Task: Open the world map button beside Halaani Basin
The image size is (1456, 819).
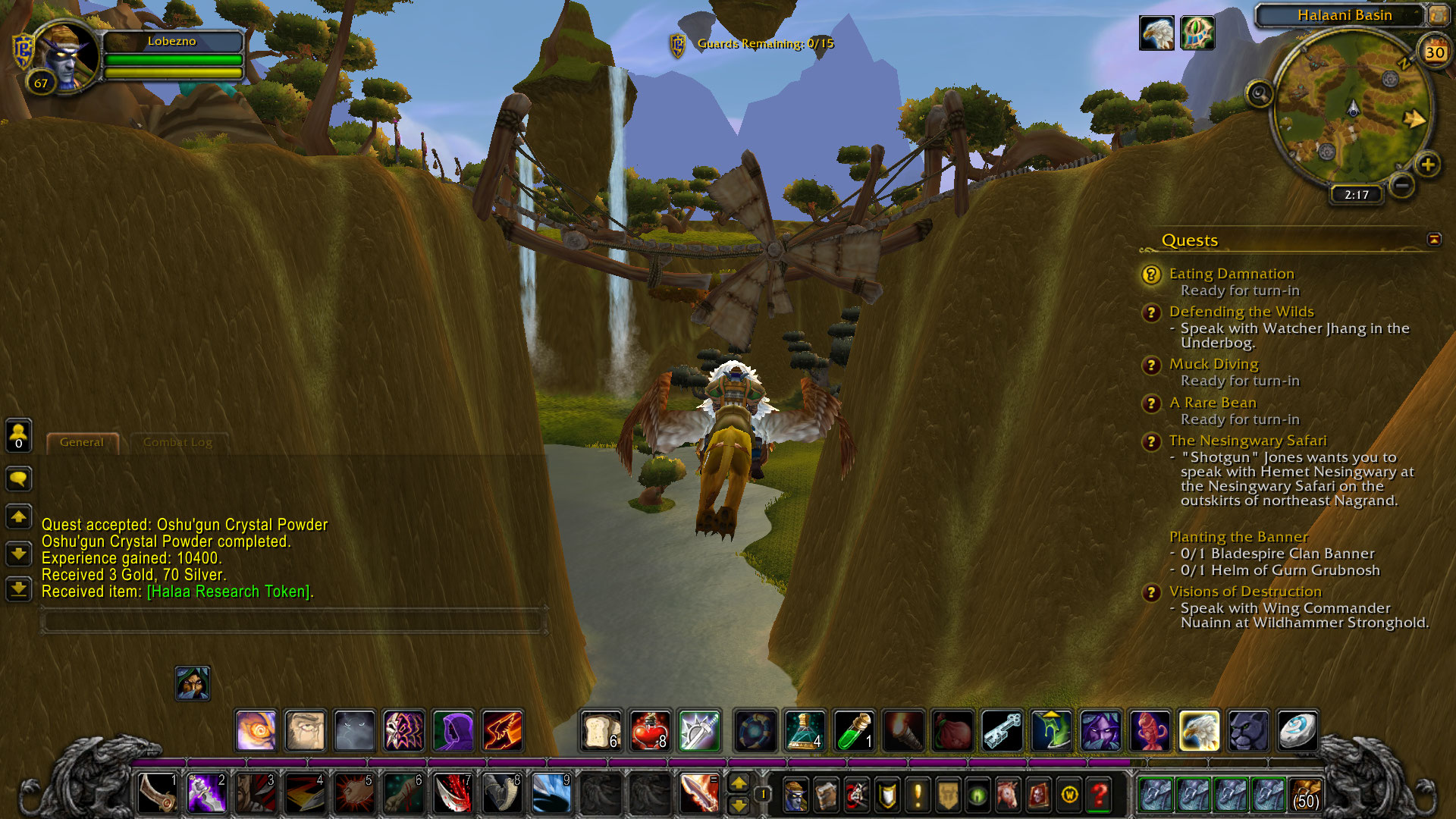Action: coord(1438,15)
